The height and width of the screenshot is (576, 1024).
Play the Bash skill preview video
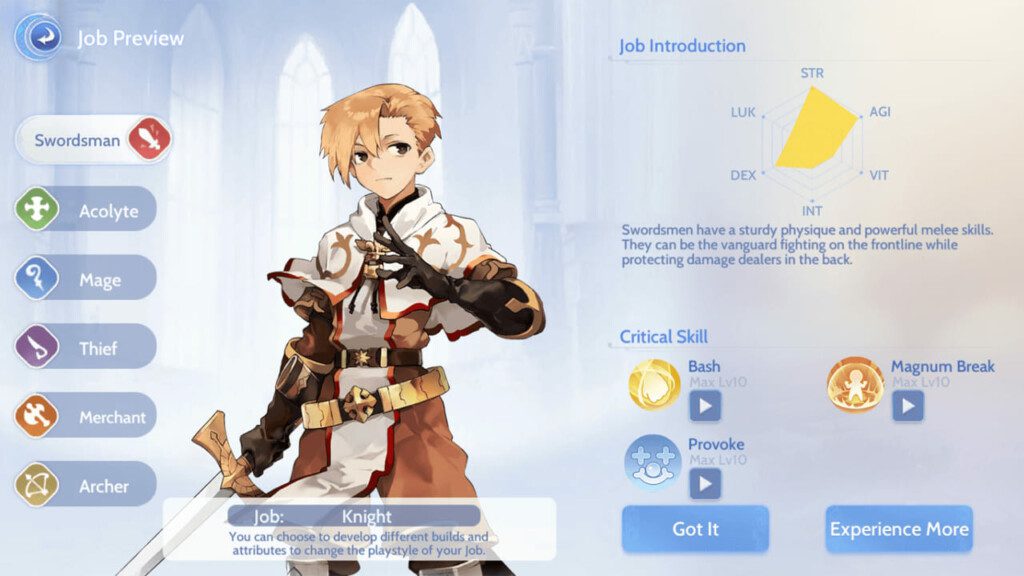point(705,405)
